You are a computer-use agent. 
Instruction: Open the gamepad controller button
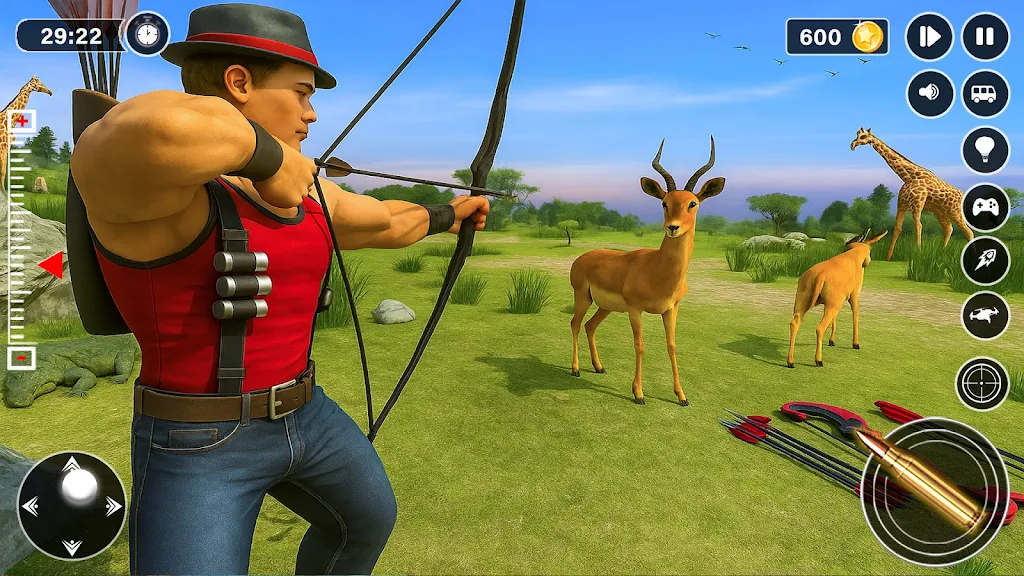click(x=985, y=207)
